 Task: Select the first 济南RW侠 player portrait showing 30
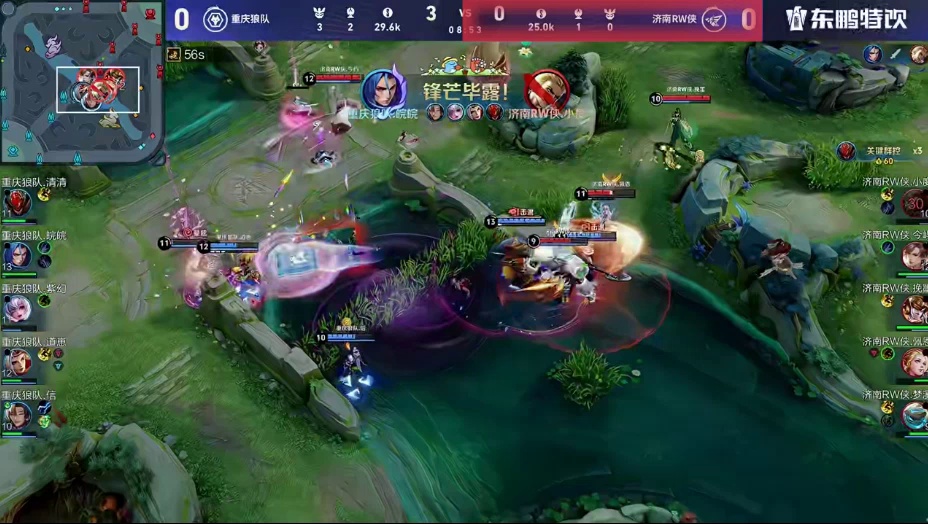click(913, 203)
